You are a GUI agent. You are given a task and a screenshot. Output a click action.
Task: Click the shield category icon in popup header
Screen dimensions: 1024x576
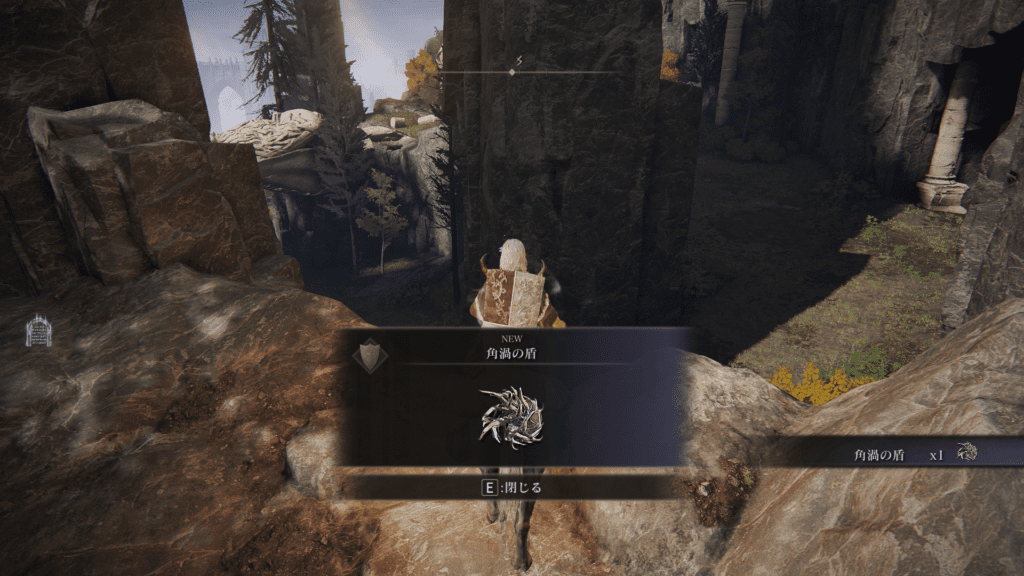[370, 356]
